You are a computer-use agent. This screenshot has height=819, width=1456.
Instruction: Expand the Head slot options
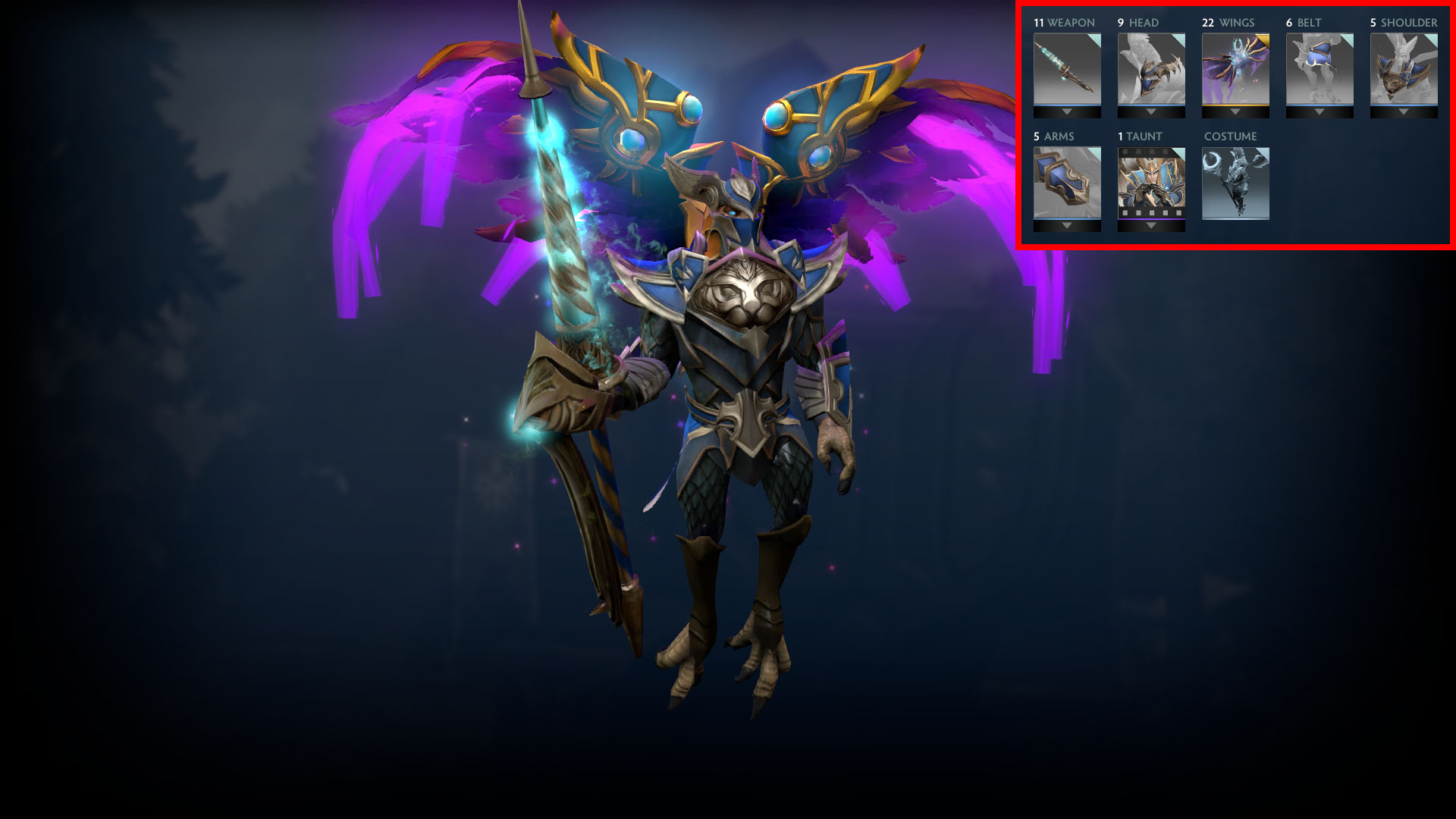[1150, 111]
